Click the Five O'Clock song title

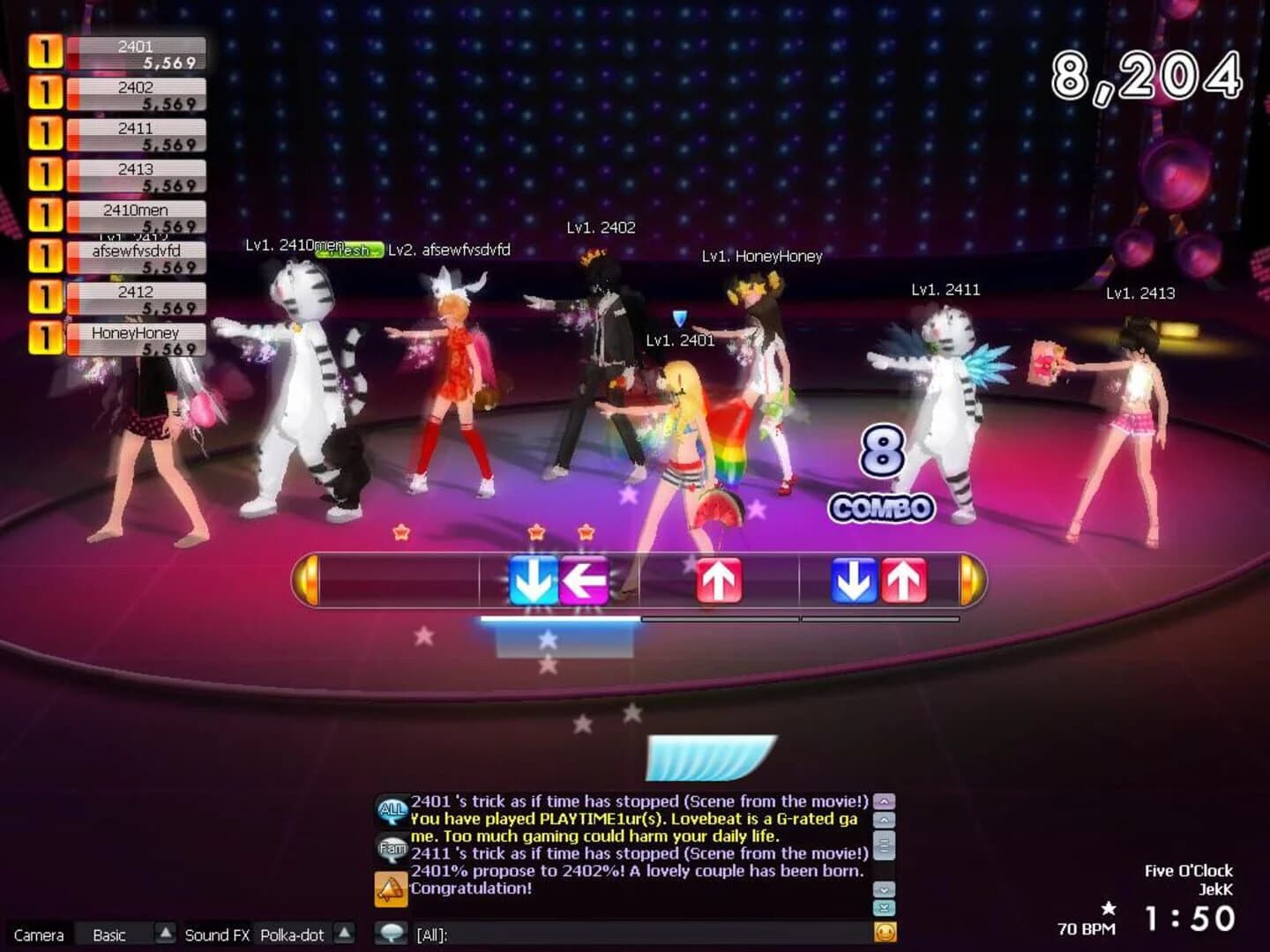(1186, 870)
